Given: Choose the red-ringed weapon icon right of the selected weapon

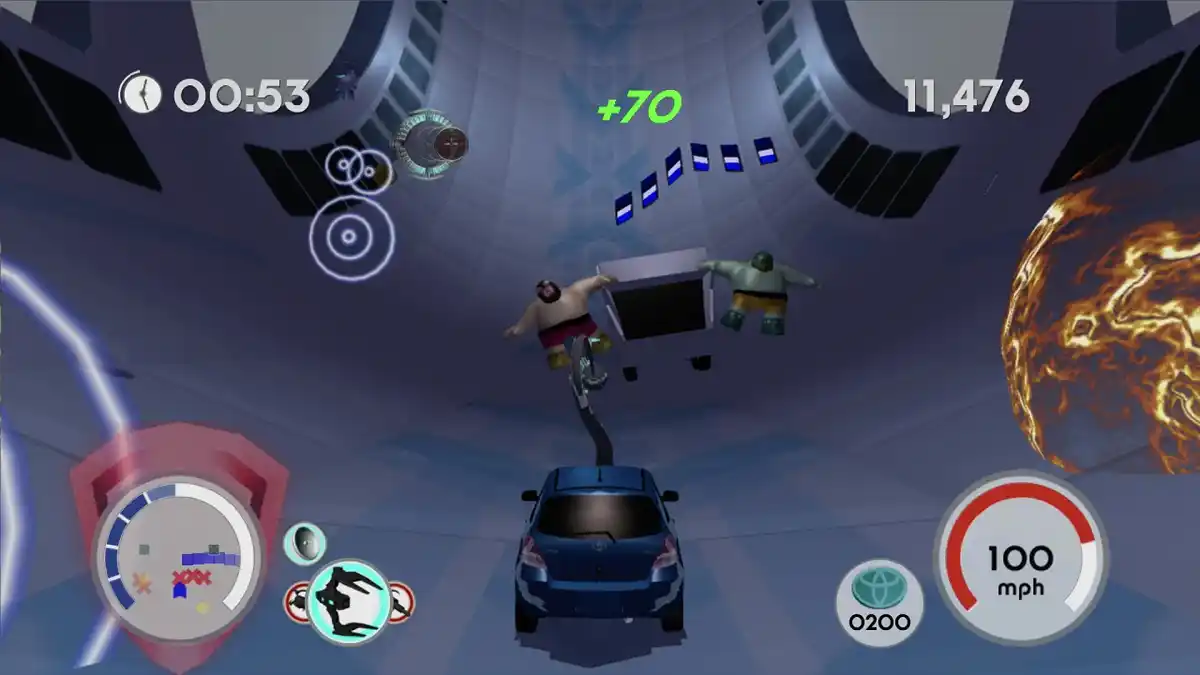Looking at the screenshot, I should pyautogui.click(x=401, y=601).
